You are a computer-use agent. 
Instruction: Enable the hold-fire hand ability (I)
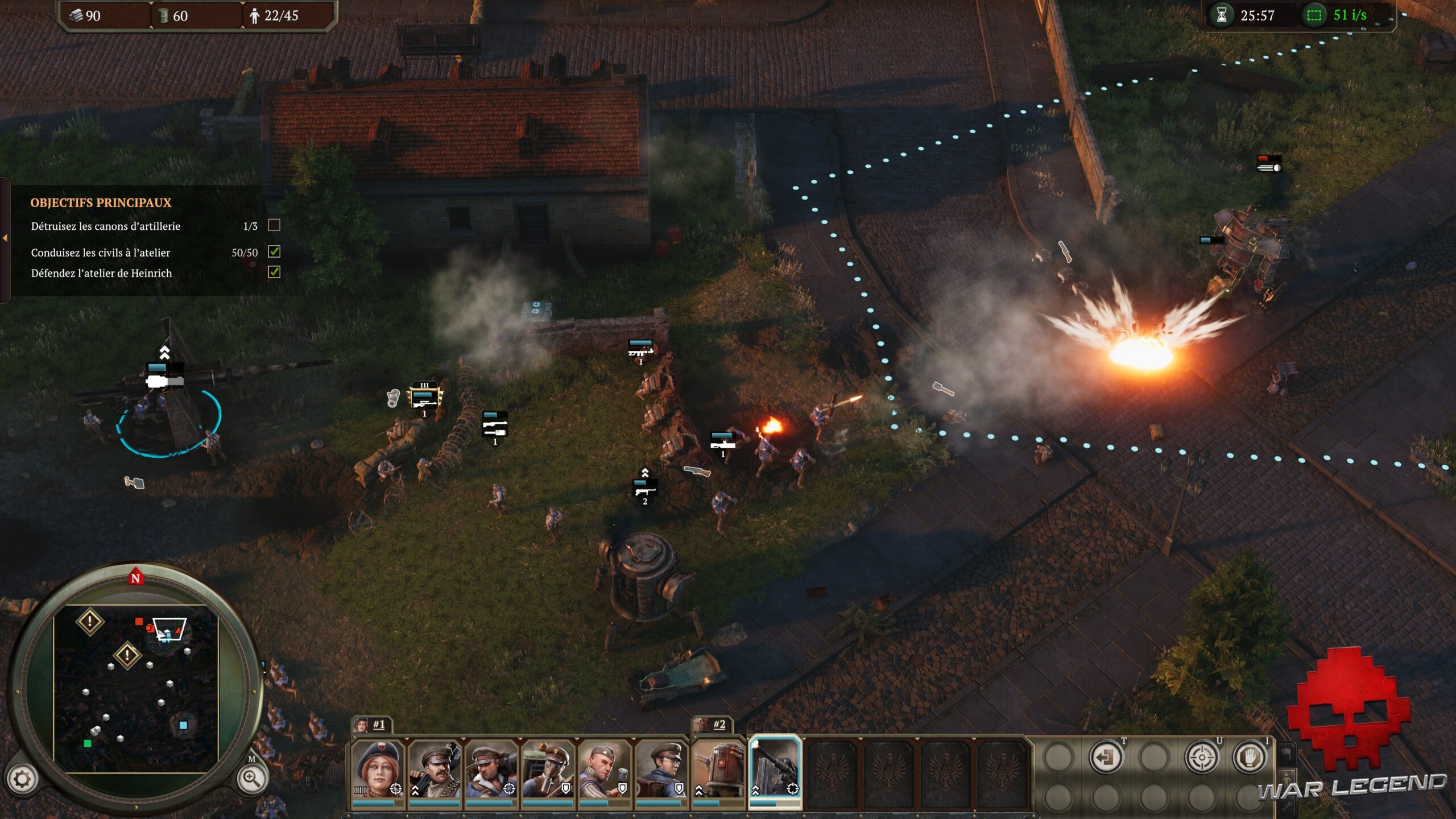pos(1250,756)
